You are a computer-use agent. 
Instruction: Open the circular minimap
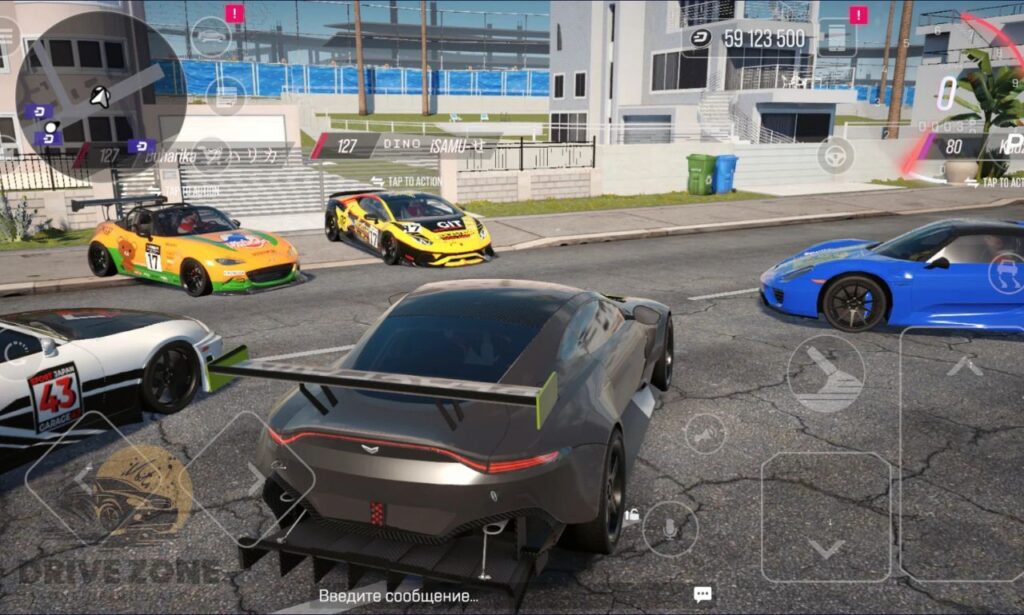pyautogui.click(x=100, y=96)
